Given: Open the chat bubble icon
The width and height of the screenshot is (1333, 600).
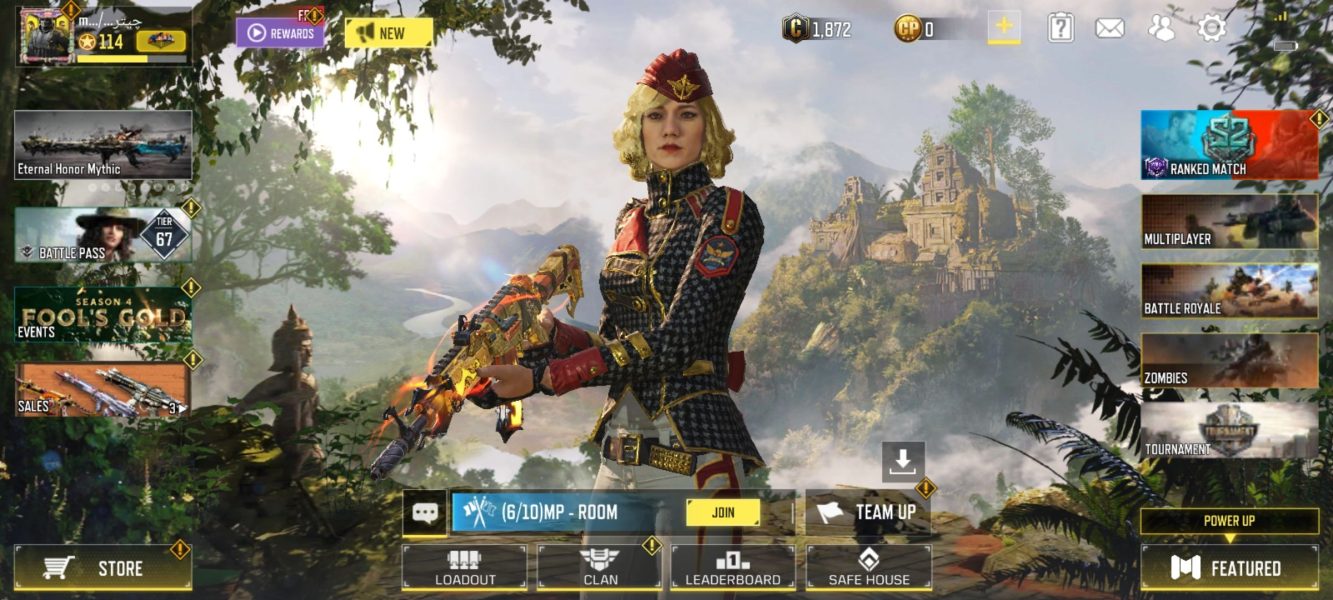Looking at the screenshot, I should (425, 513).
